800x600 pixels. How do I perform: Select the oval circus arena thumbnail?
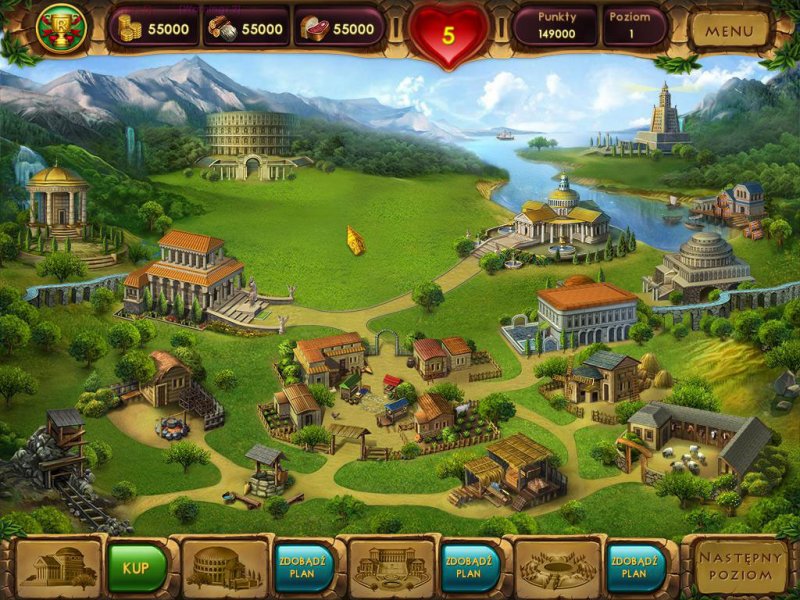point(557,567)
